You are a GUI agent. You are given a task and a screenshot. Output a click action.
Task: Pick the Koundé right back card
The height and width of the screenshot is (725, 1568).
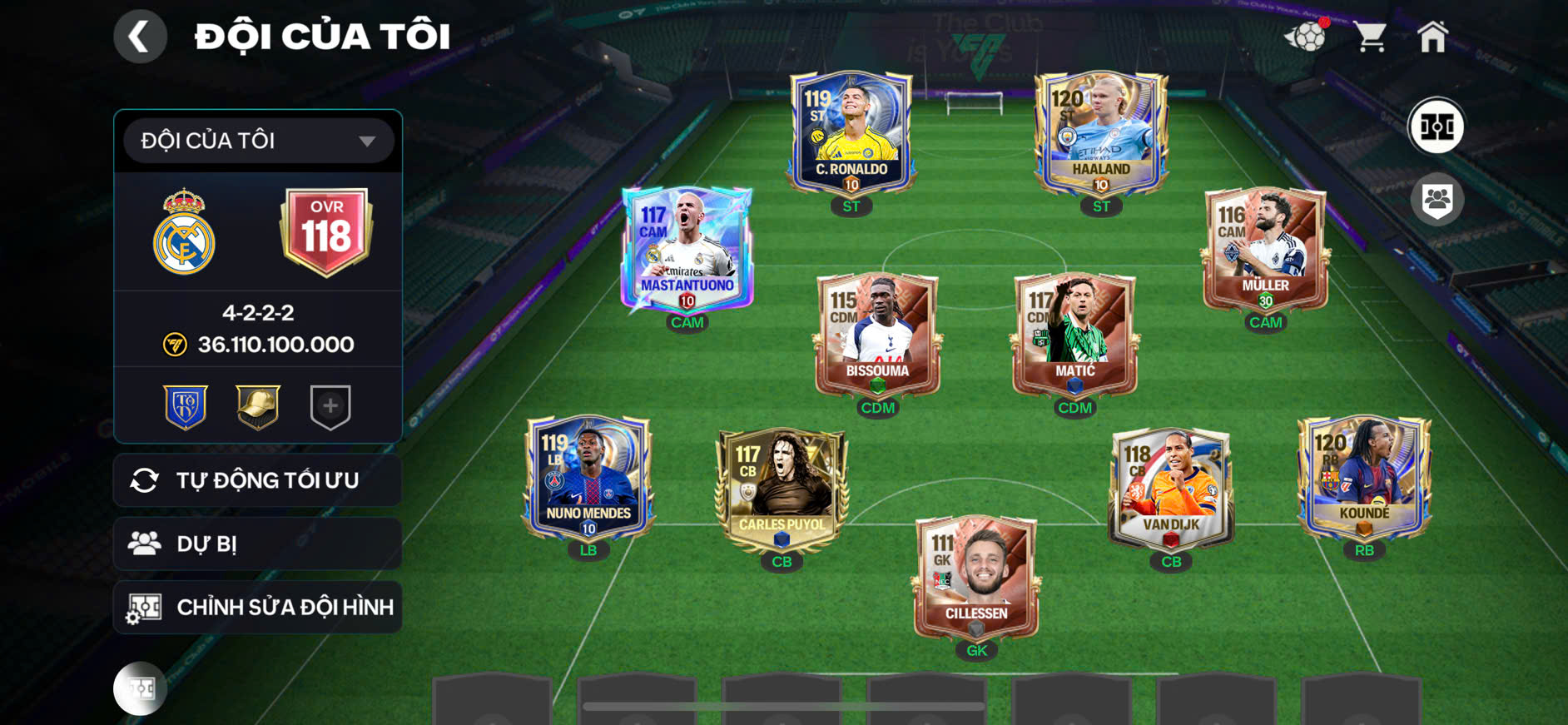coord(1364,479)
